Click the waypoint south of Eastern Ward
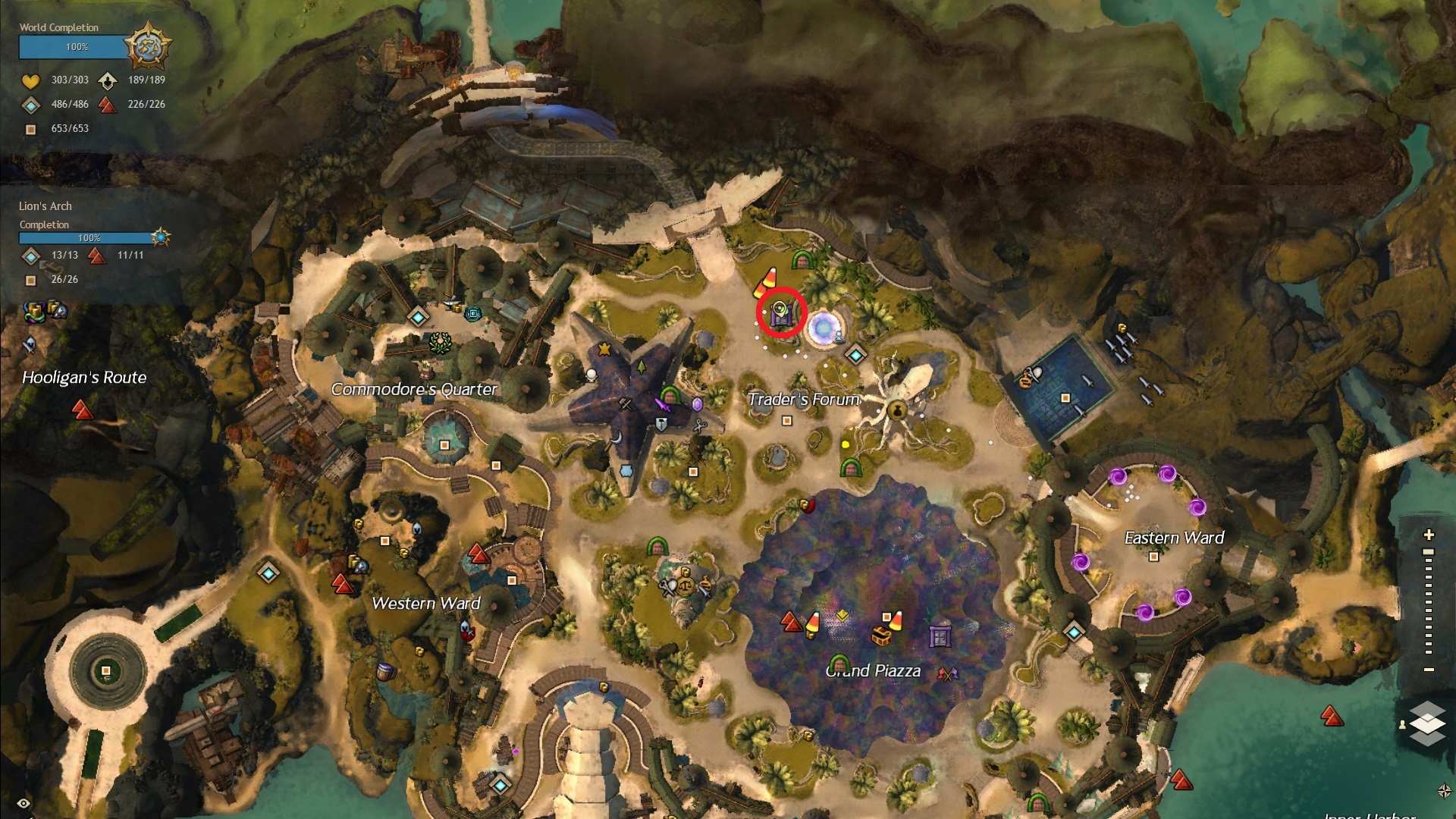 tap(1074, 631)
